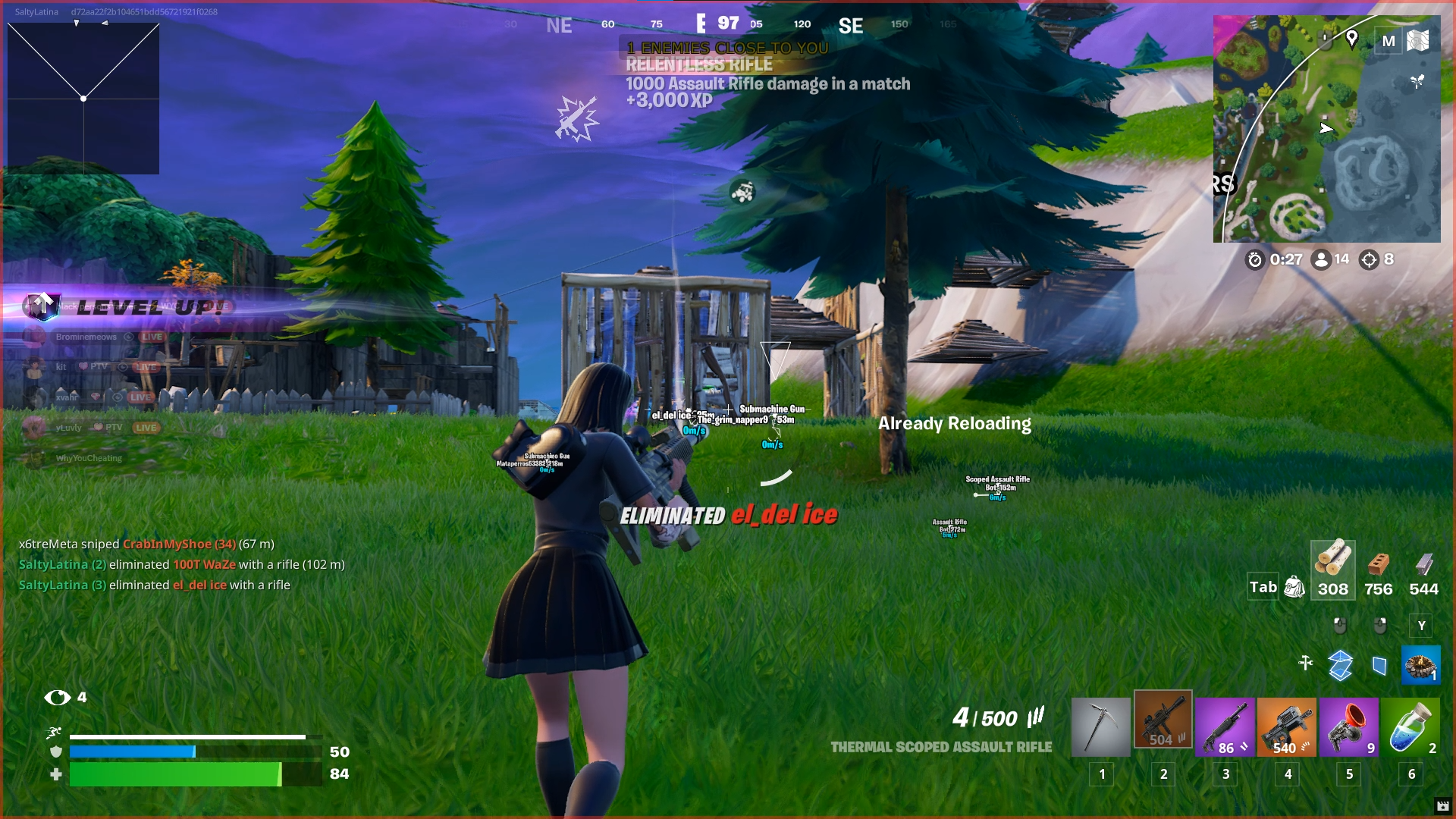Toggle the spectator eye icon showing 4
The width and height of the screenshot is (1456, 819).
click(x=57, y=696)
